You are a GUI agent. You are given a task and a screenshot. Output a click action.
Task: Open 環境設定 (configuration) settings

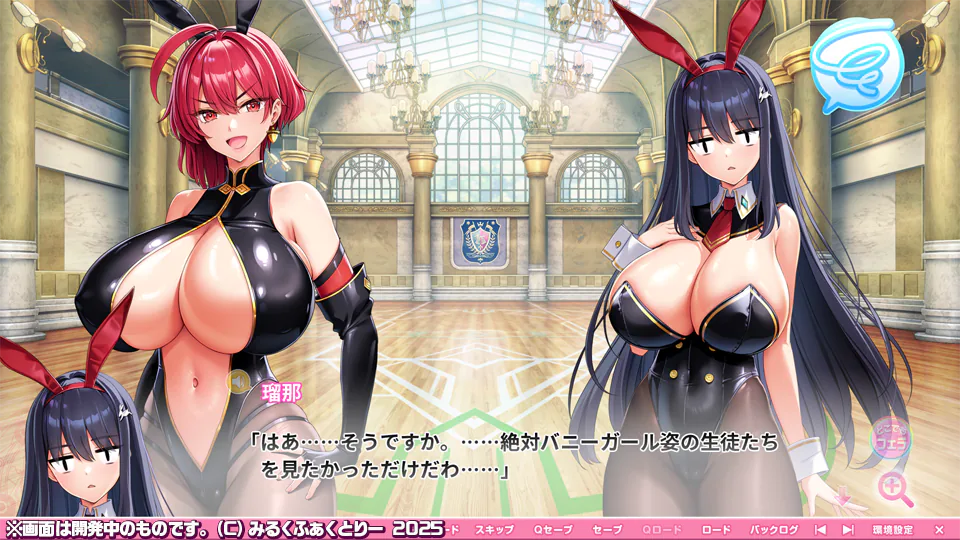[x=892, y=528]
